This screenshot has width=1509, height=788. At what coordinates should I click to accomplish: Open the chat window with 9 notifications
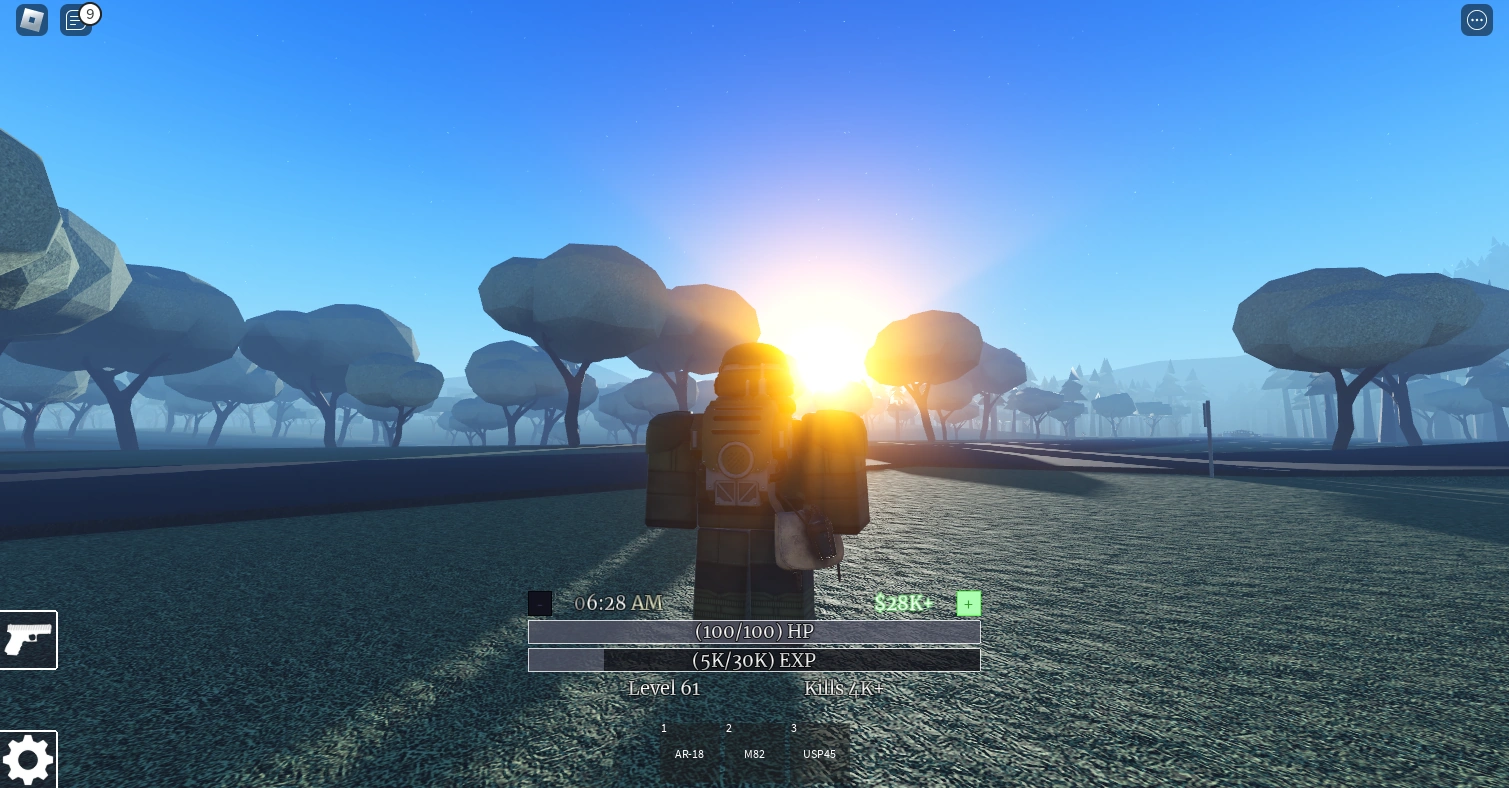click(x=75, y=20)
